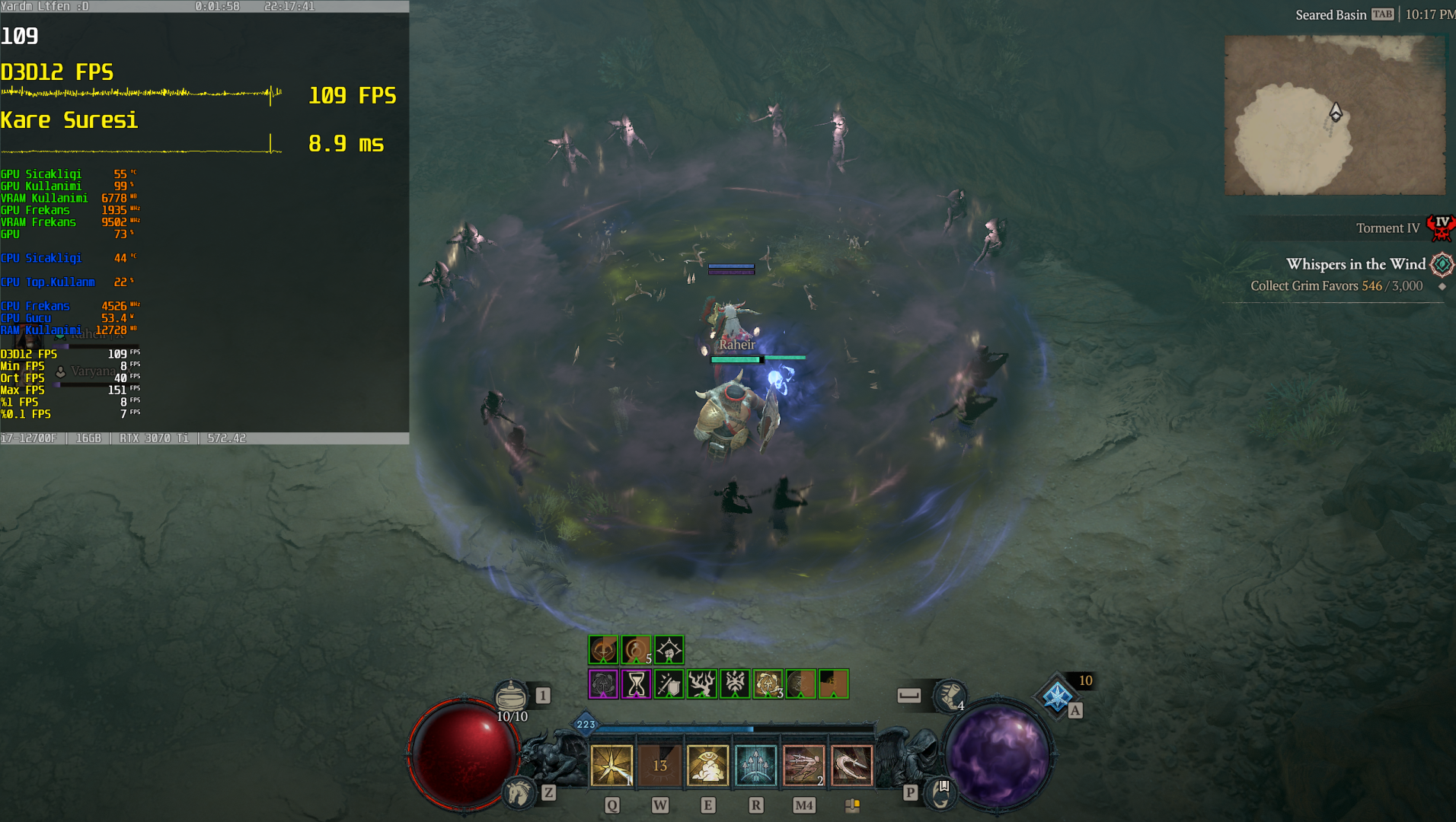The image size is (1456, 822).
Task: Click the small treasure chest icon below the skill bar
Action: tap(852, 805)
